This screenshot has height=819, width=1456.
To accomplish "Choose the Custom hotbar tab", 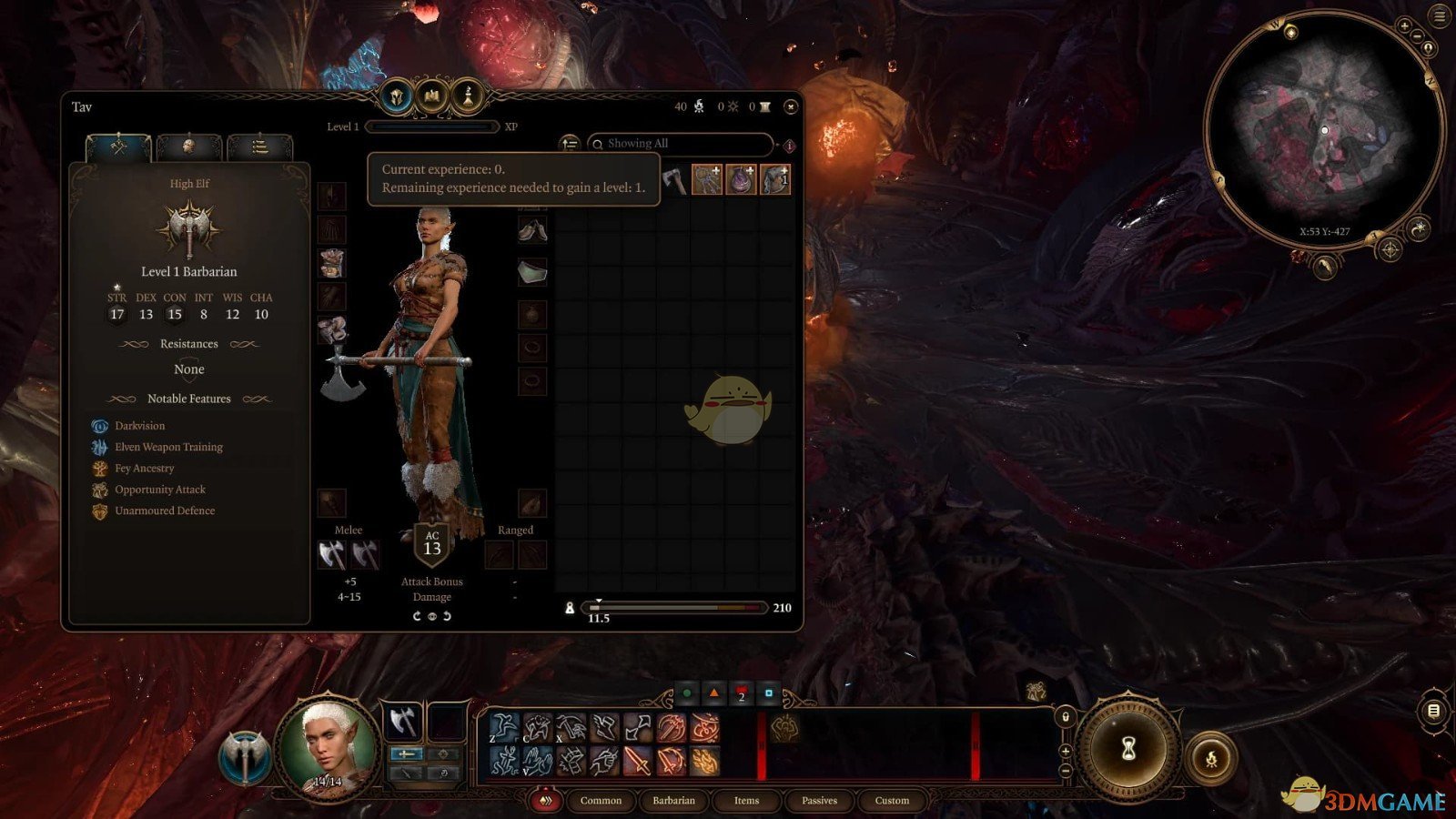I will [x=892, y=801].
